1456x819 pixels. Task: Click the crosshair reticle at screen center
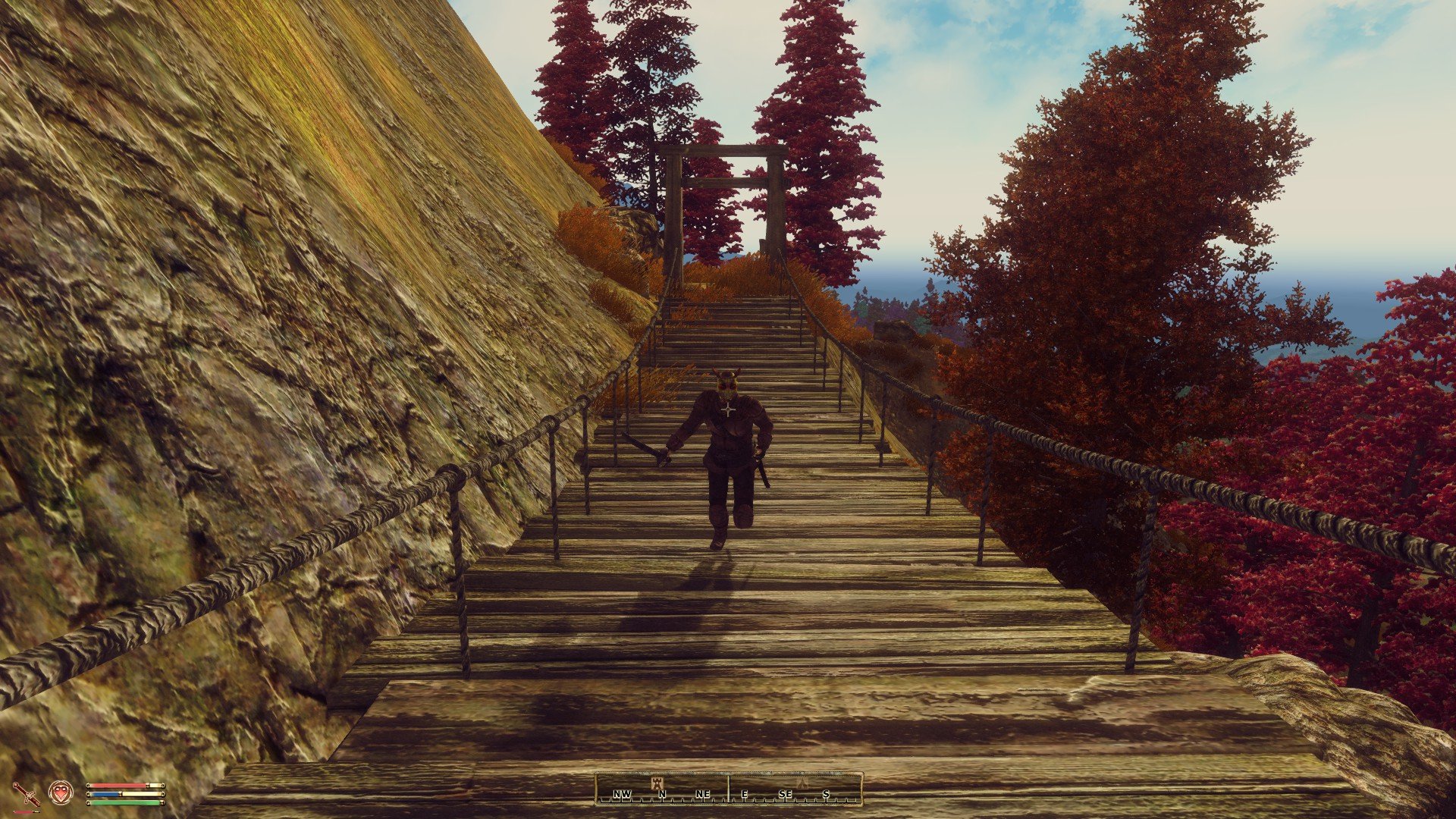point(728,409)
